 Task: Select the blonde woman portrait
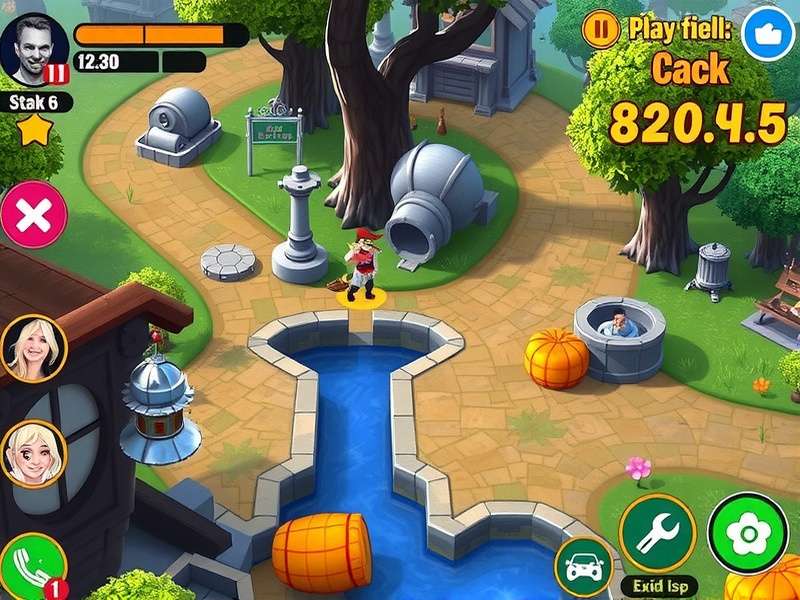click(34, 348)
